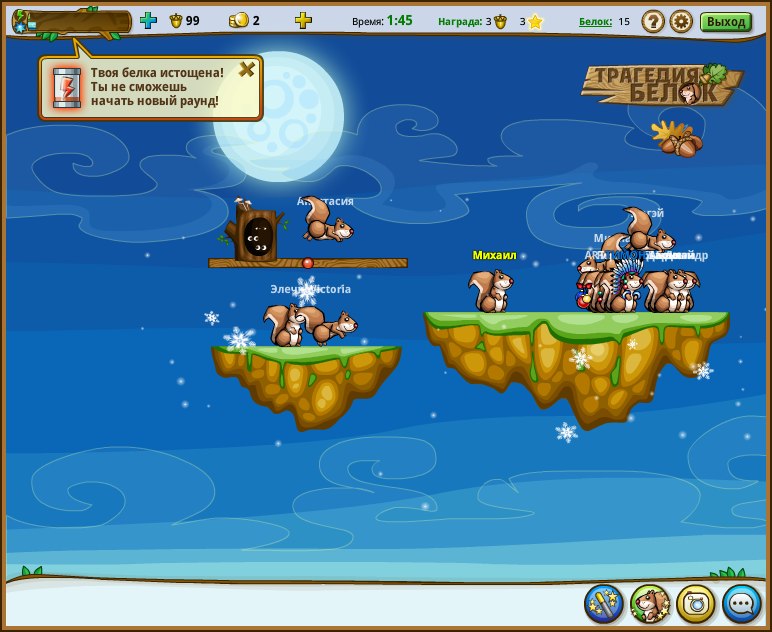Open the question mark help button

(x=652, y=21)
